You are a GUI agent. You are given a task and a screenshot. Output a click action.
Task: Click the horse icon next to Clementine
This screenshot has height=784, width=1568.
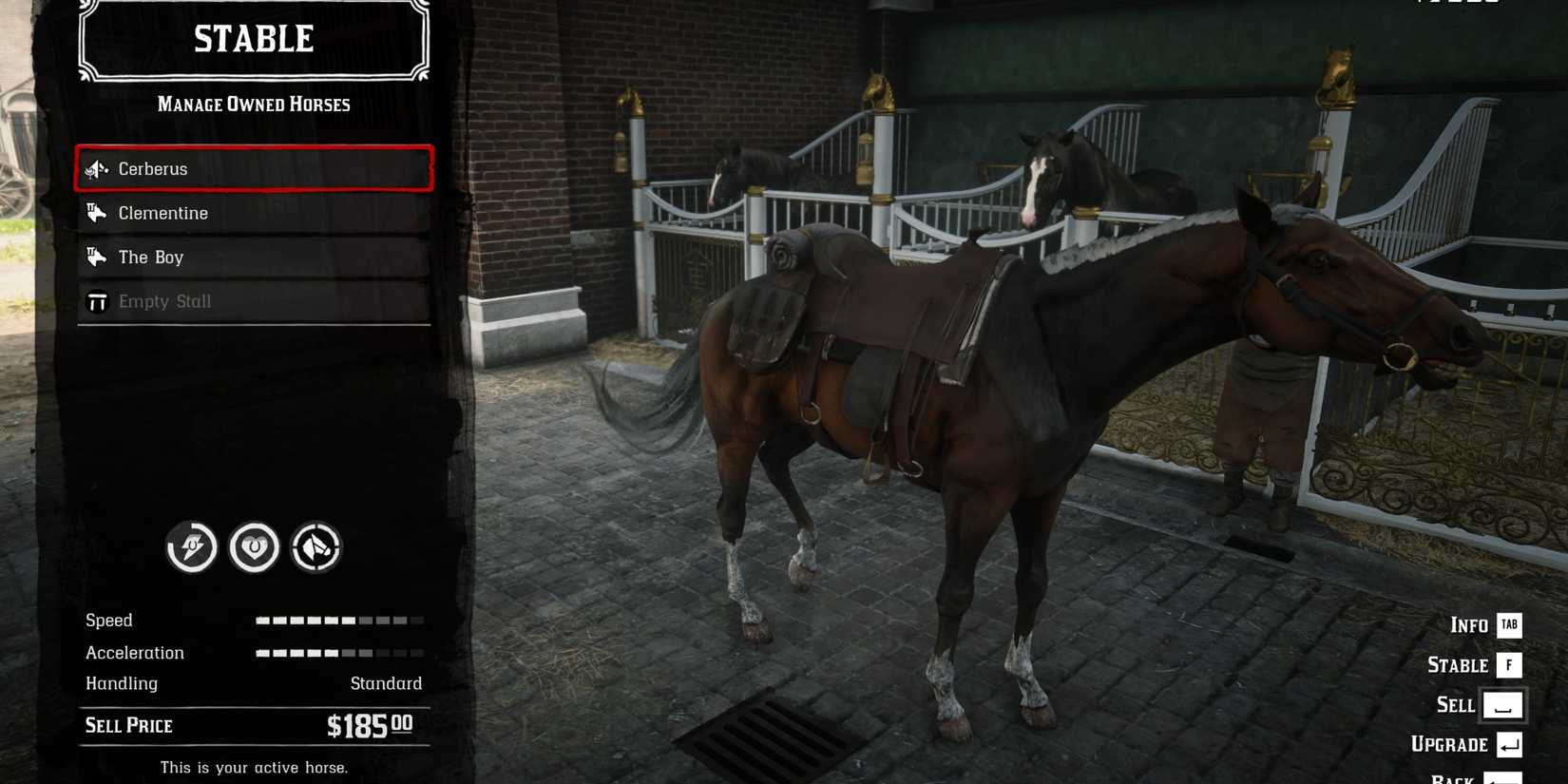[x=97, y=213]
